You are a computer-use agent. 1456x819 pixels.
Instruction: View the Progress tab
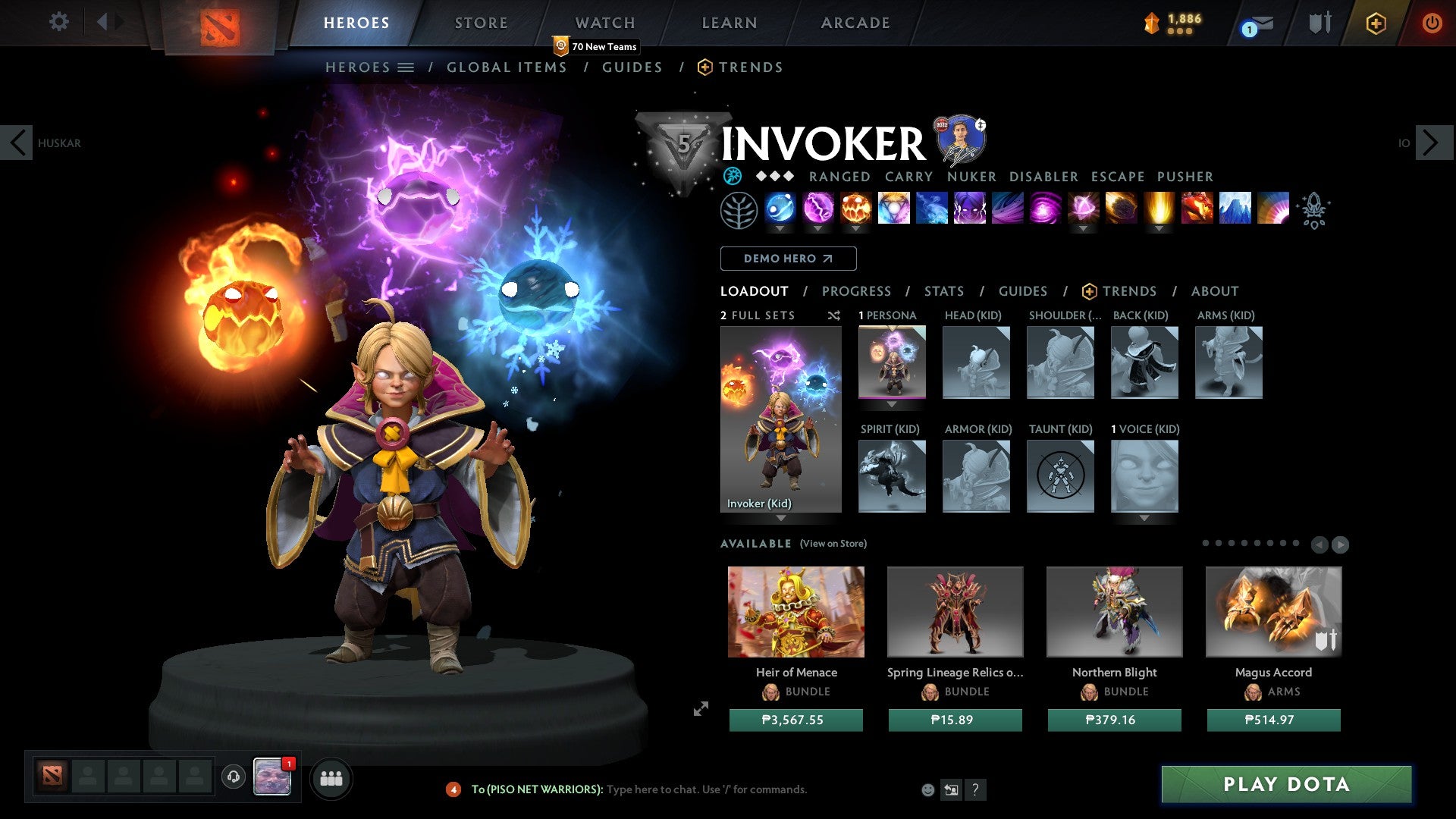coord(856,291)
